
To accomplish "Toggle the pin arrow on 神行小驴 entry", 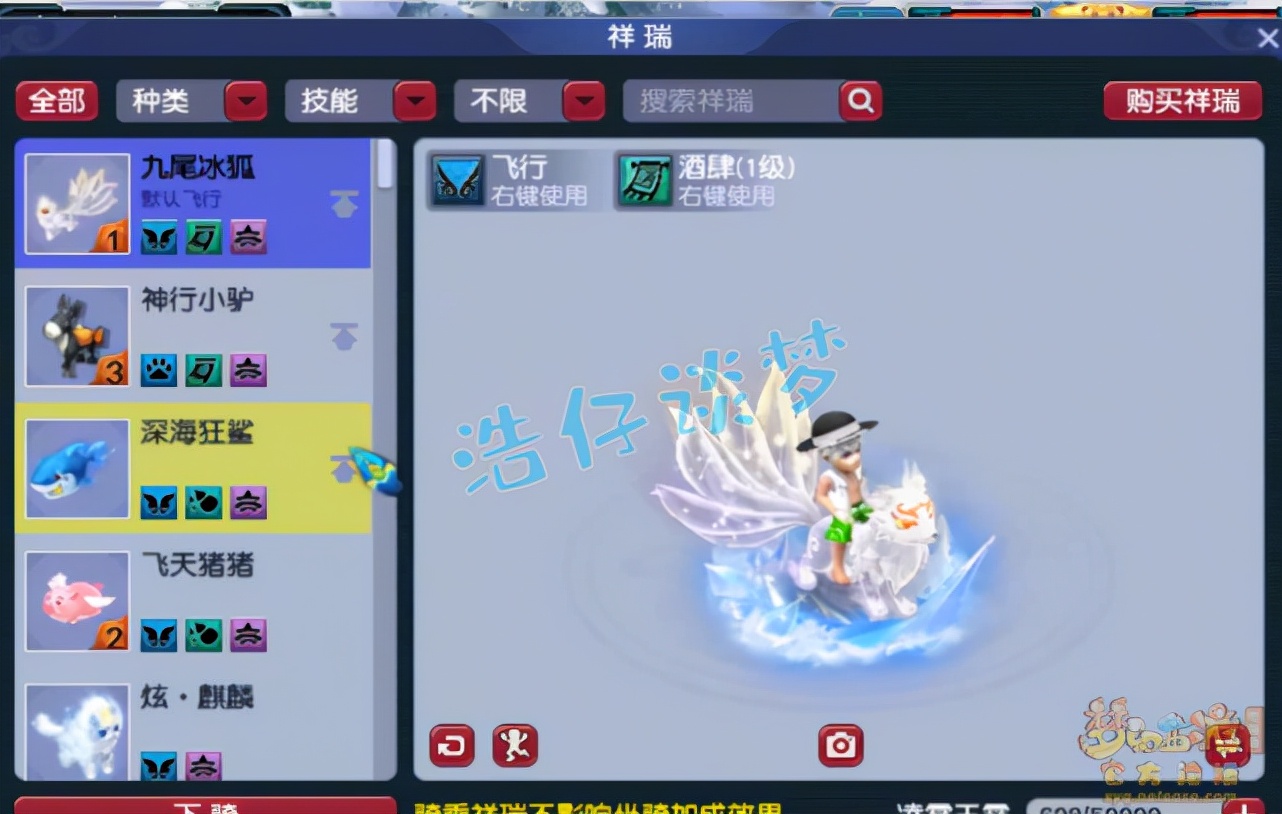I will coord(344,337).
